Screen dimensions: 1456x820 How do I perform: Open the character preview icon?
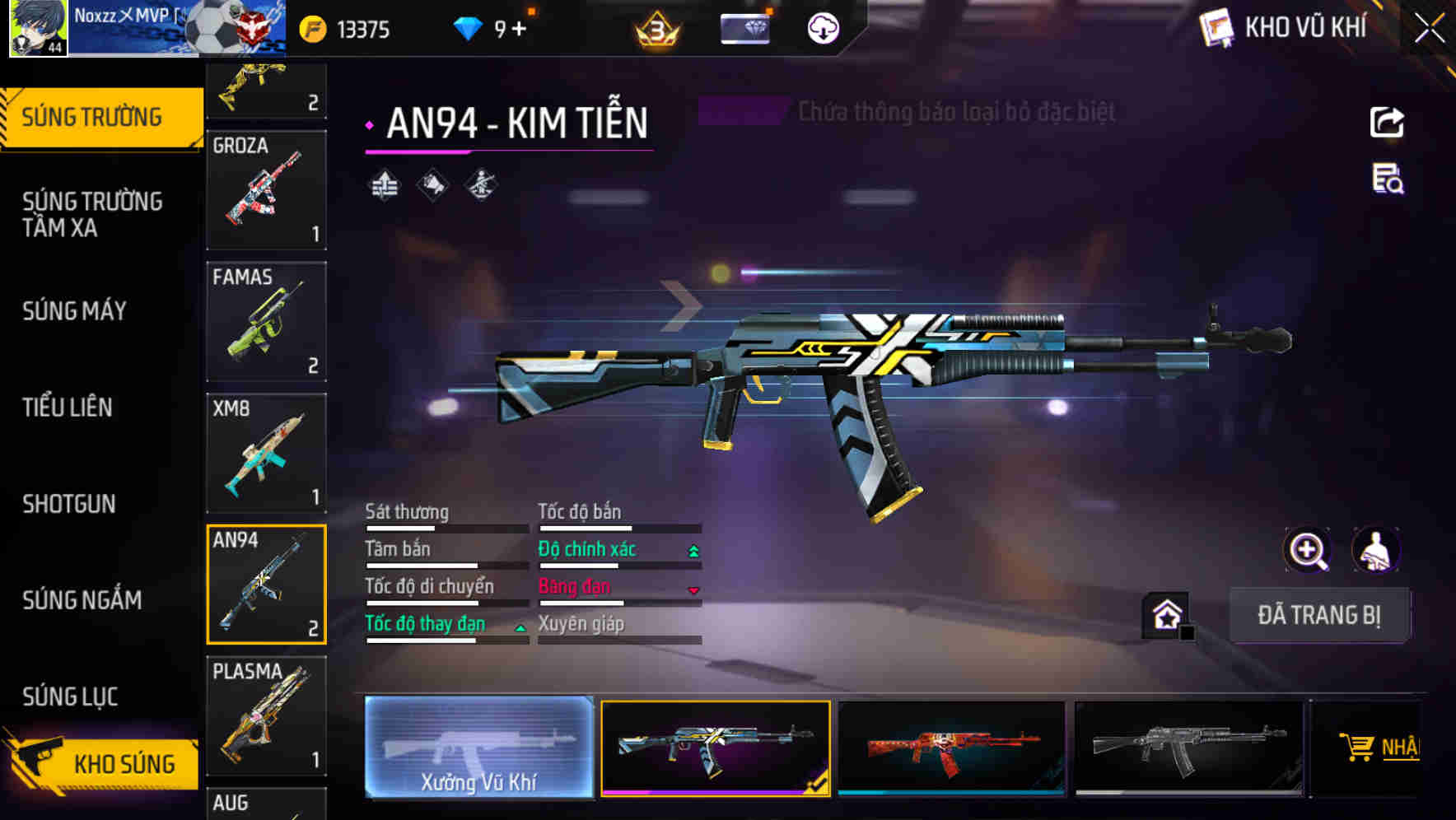tap(1375, 550)
